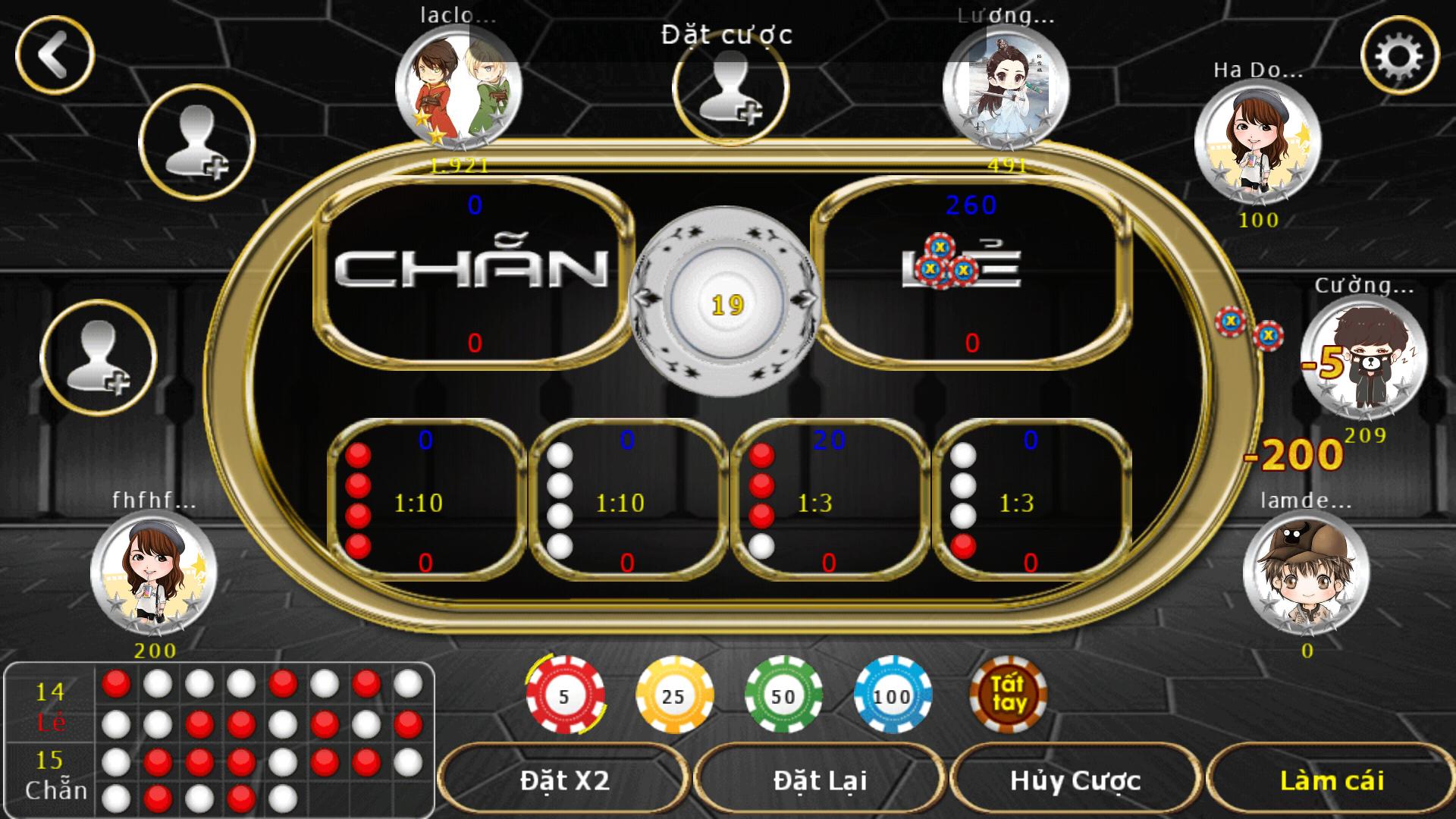
Task: Bet on the four-red 1:10 box
Action: (413, 502)
